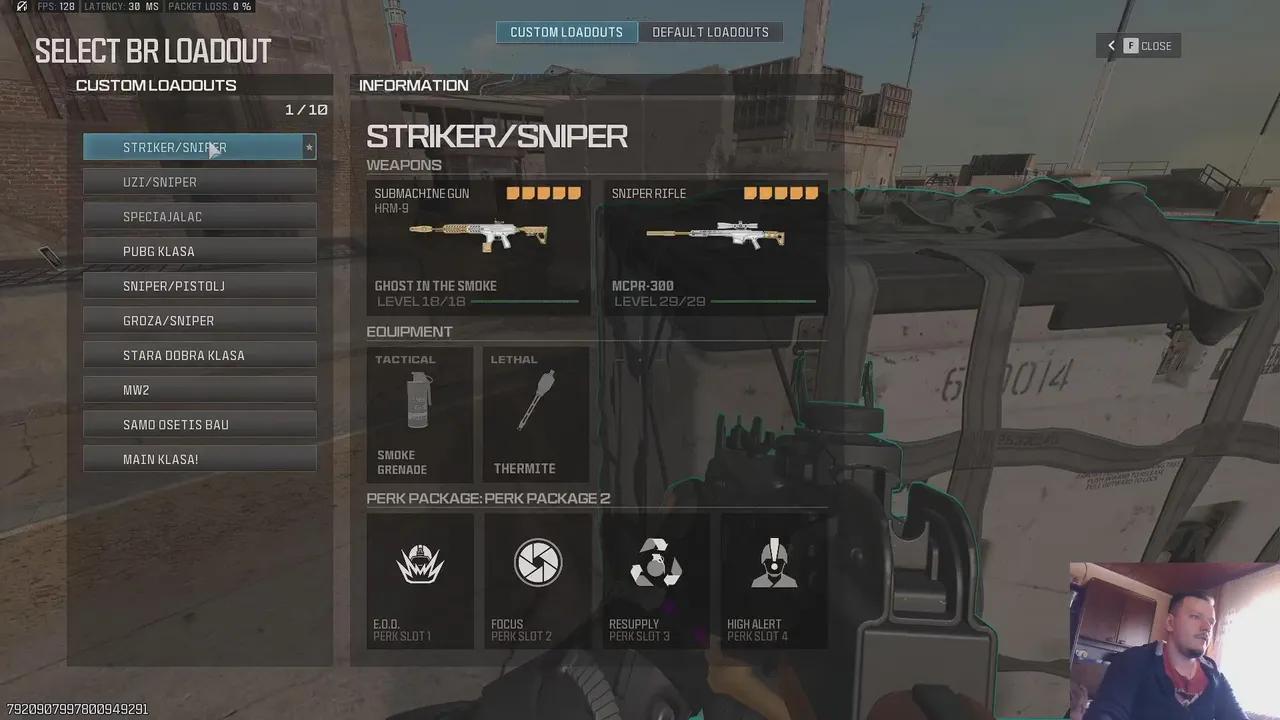Open the Thermite lethal slot
The width and height of the screenshot is (1280, 720).
point(536,414)
